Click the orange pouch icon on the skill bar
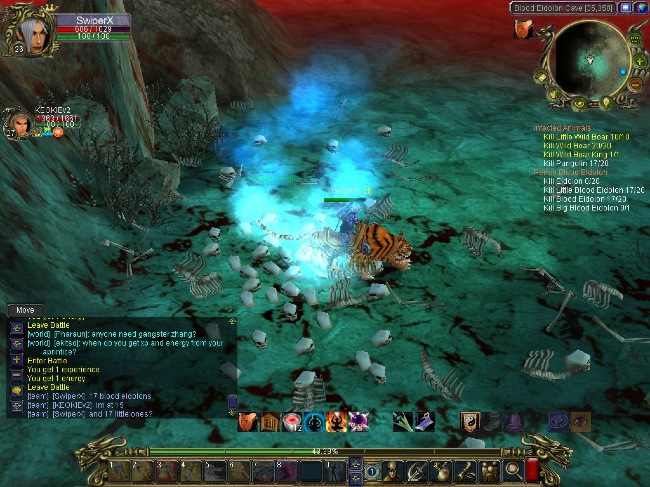 [247, 422]
